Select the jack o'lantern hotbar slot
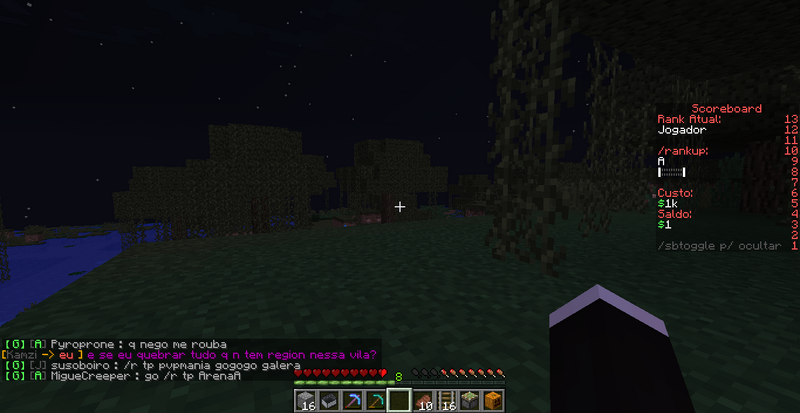This screenshot has width=800, height=413. coord(492,400)
